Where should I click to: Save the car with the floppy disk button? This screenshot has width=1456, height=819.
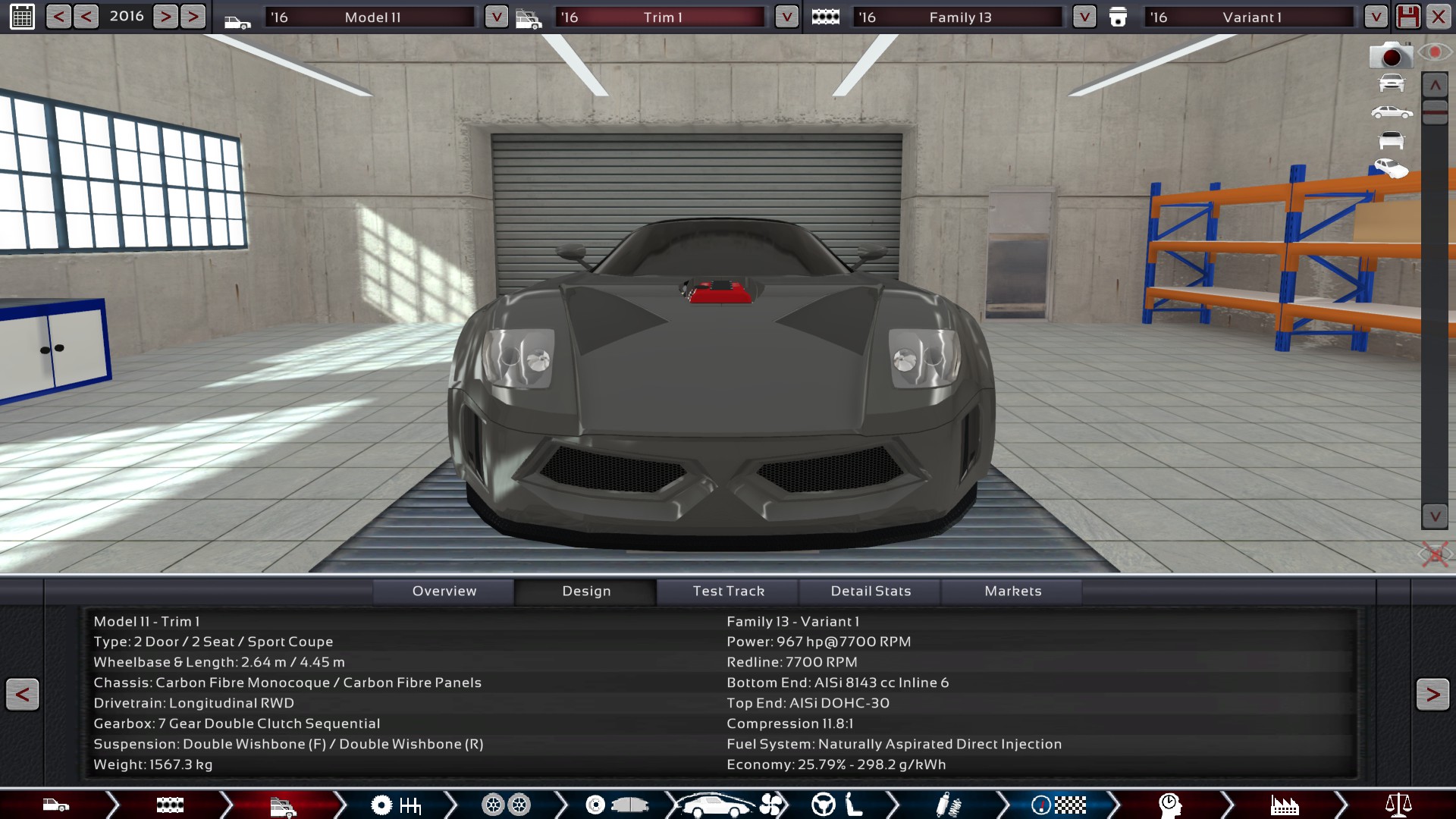click(1409, 16)
